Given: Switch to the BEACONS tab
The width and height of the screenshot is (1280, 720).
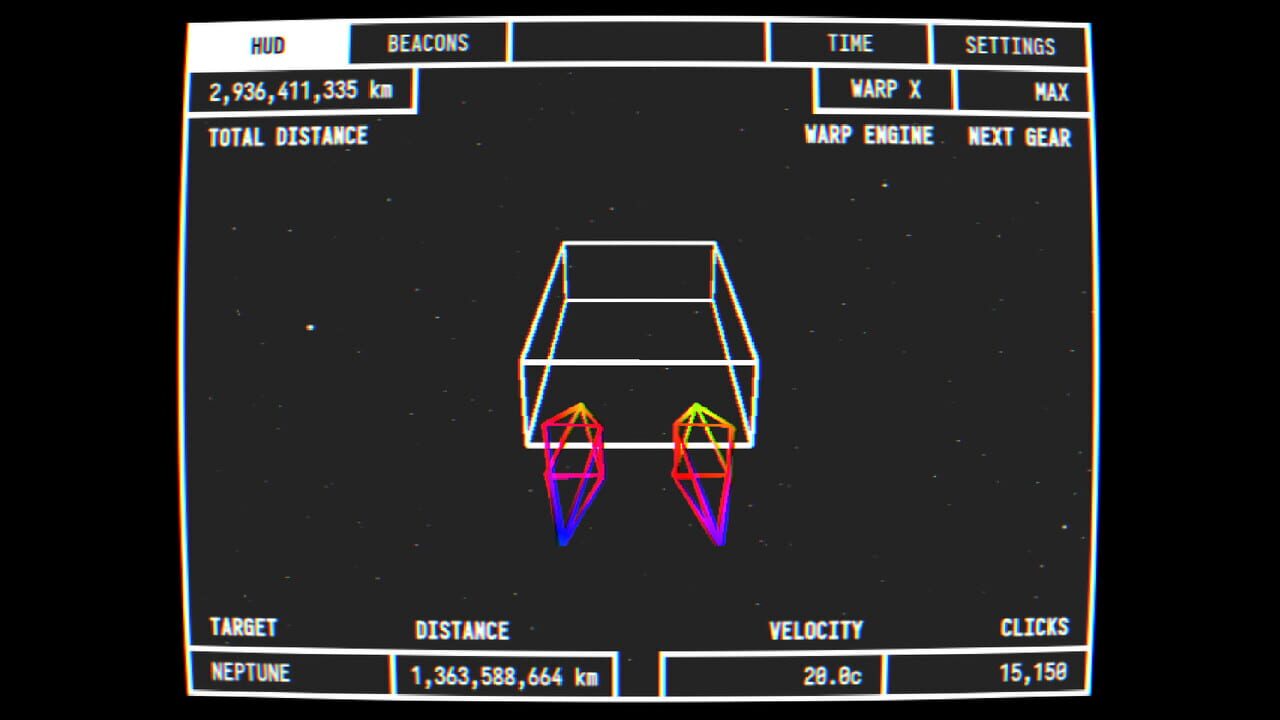Looking at the screenshot, I should click(x=427, y=42).
